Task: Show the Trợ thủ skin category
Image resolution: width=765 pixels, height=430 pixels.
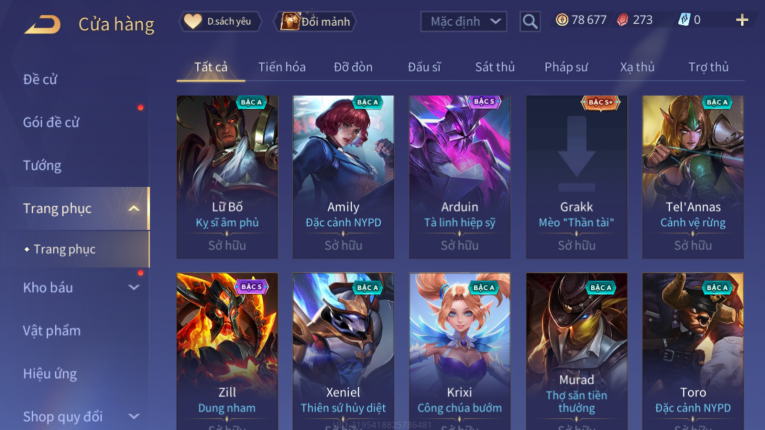Action: click(x=708, y=67)
